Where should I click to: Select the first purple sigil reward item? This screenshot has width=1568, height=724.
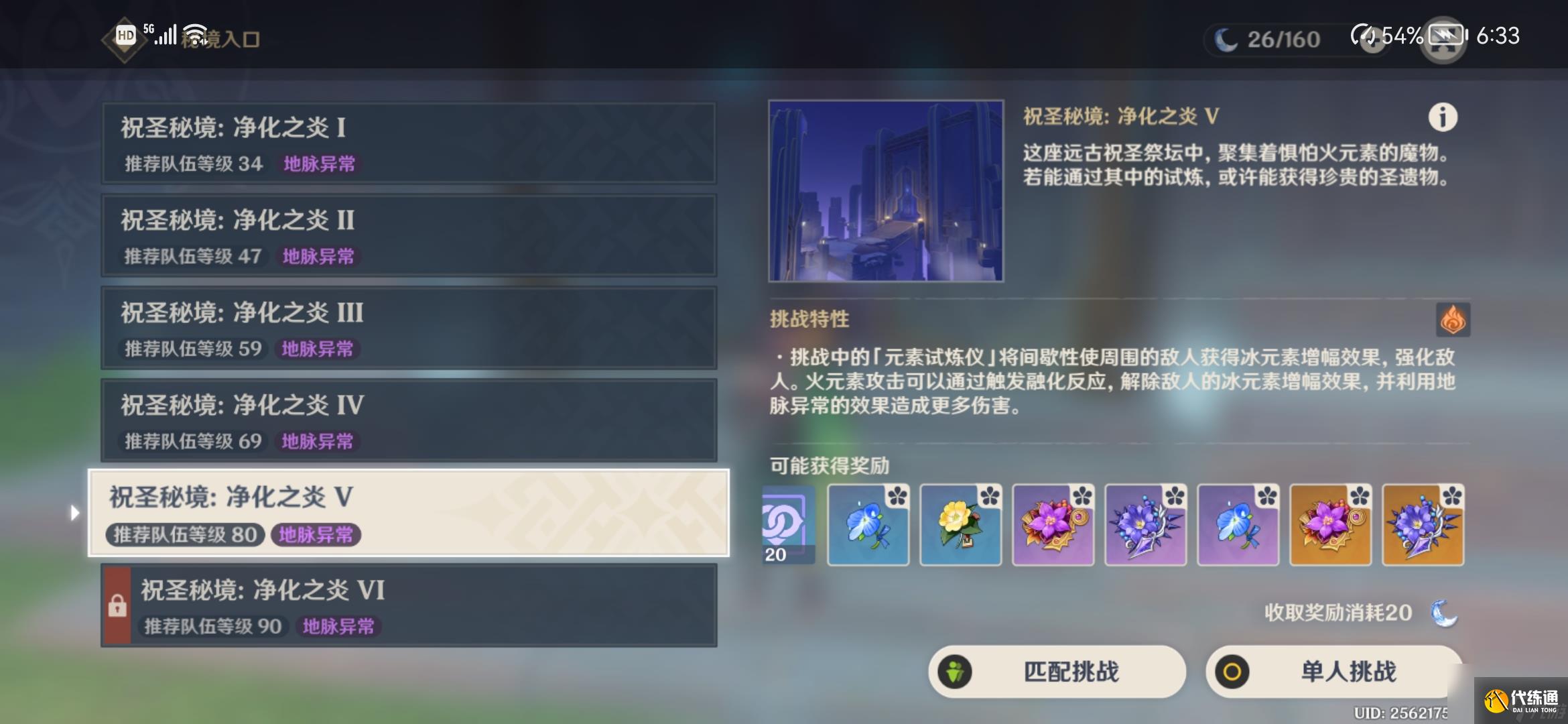tap(786, 525)
